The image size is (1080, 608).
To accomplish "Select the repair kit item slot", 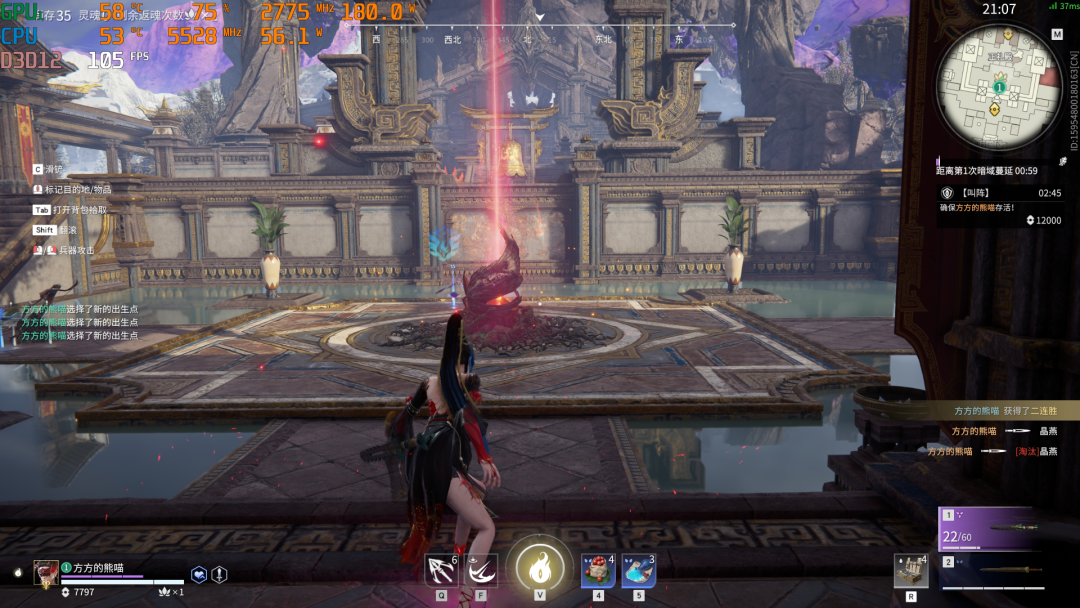I will point(911,571).
